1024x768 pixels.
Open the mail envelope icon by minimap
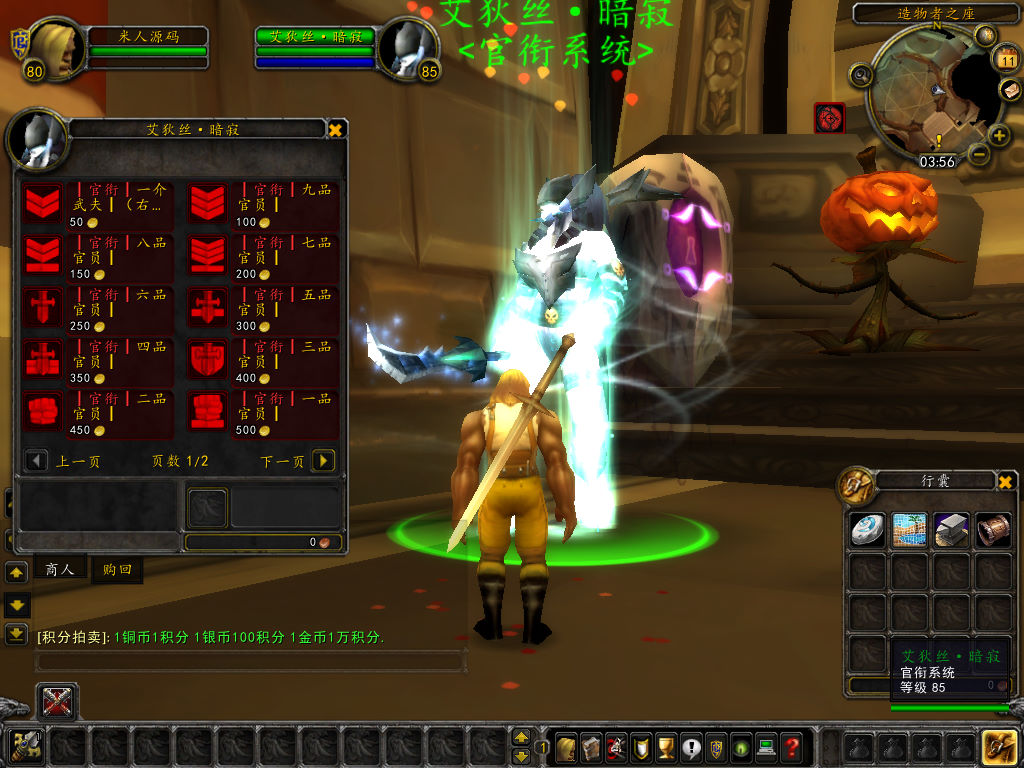tap(1010, 90)
